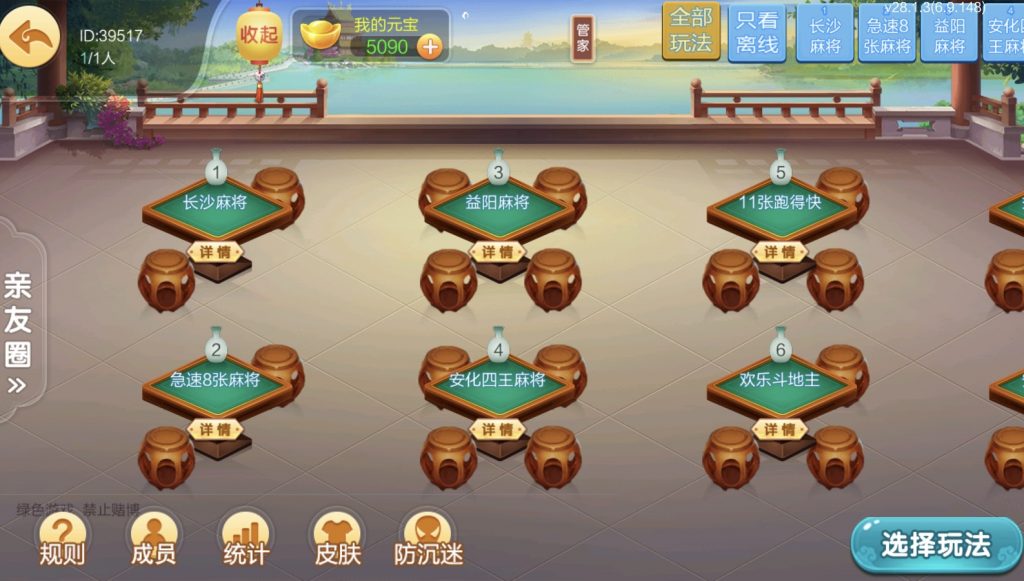Join the 欢乐斗地主 table

(780, 381)
